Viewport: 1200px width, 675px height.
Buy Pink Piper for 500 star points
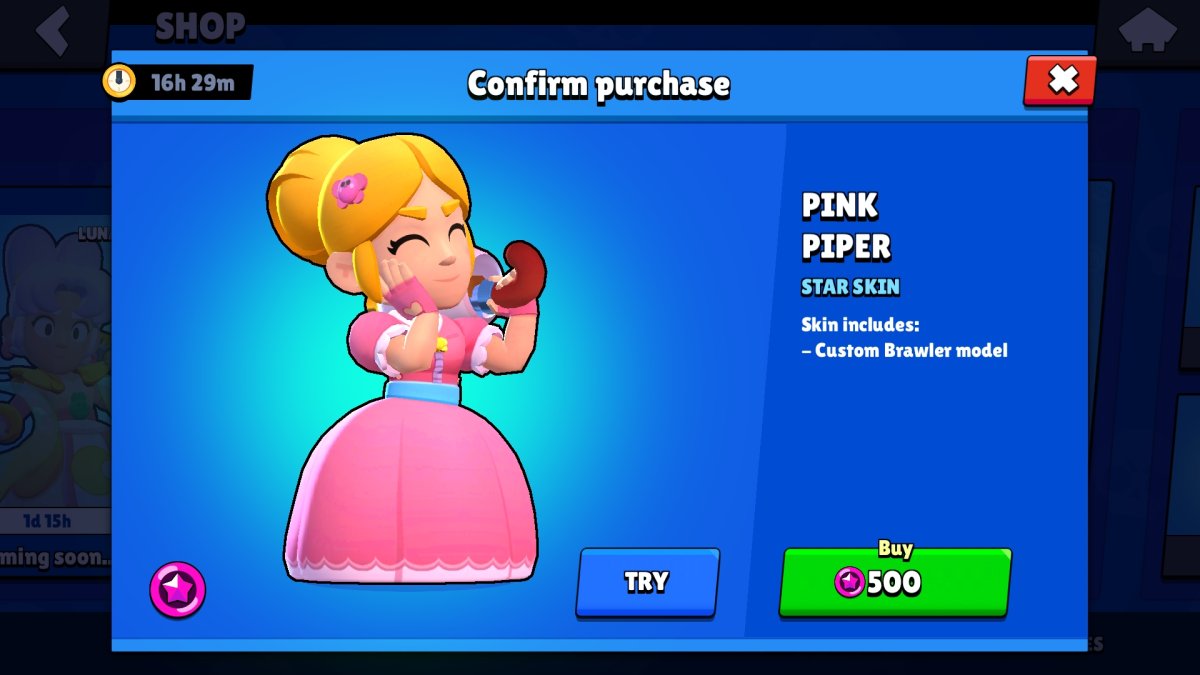(895, 581)
